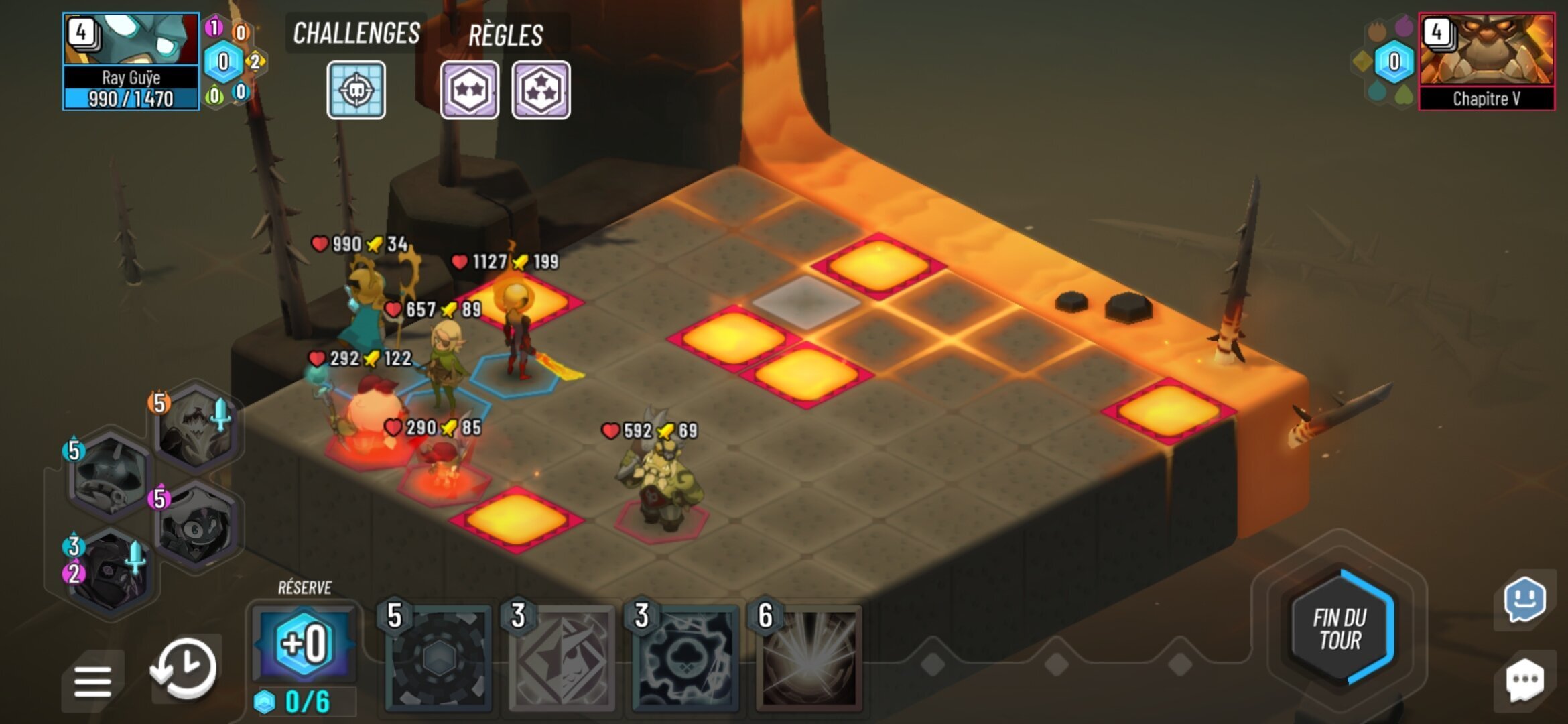Screen dimensions: 1568x724
Task: Select the Réserve +0 card
Action: tap(304, 644)
